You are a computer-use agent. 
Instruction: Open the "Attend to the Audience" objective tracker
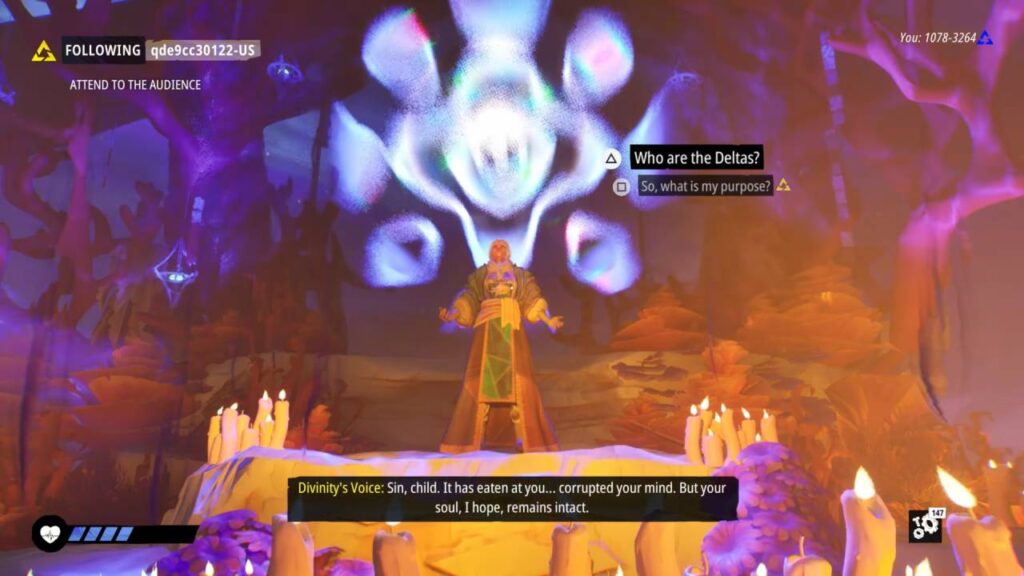point(135,85)
